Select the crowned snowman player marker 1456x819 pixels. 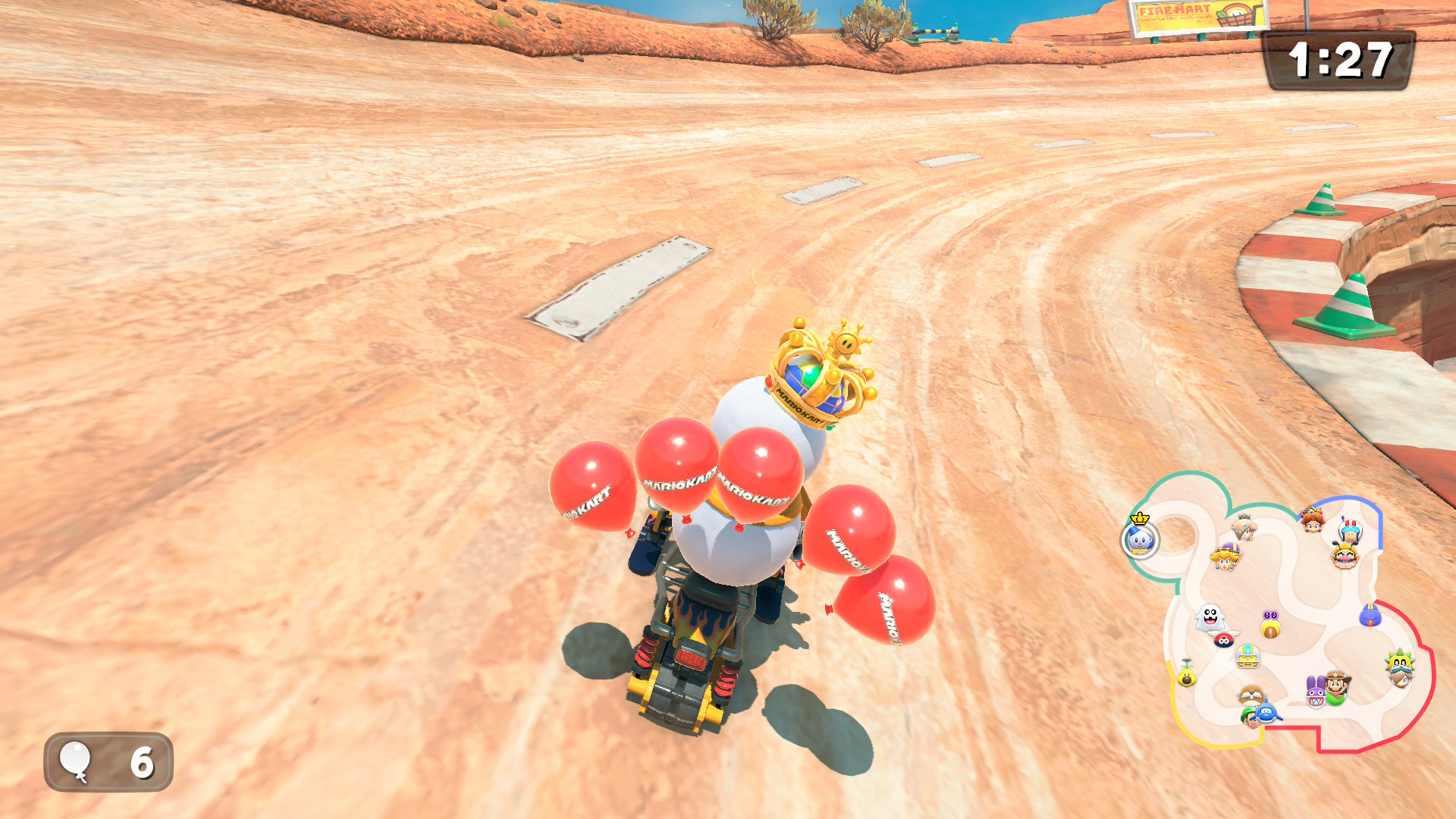(1140, 538)
